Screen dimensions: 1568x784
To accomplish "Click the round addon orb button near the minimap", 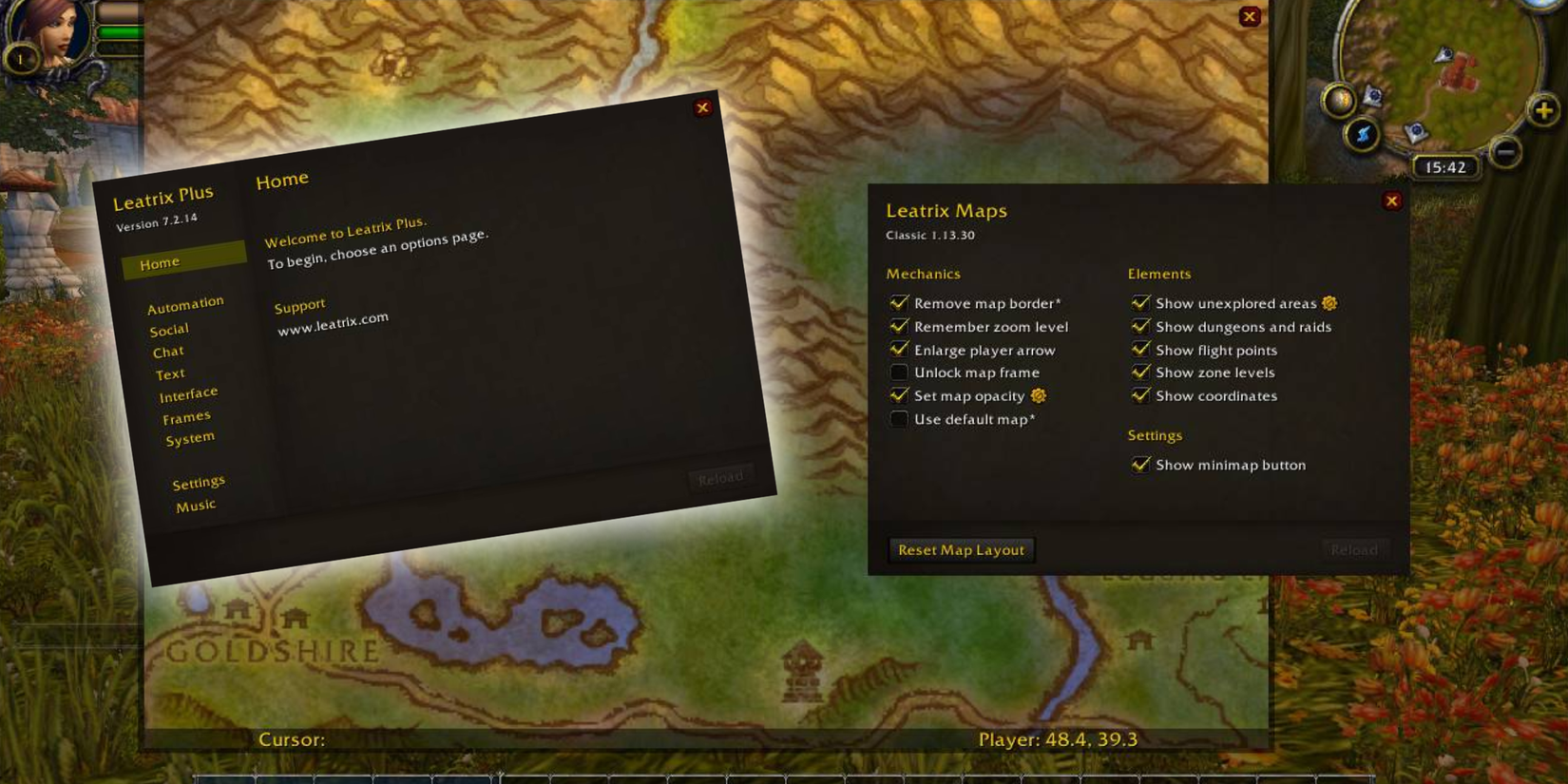I will point(1338,99).
